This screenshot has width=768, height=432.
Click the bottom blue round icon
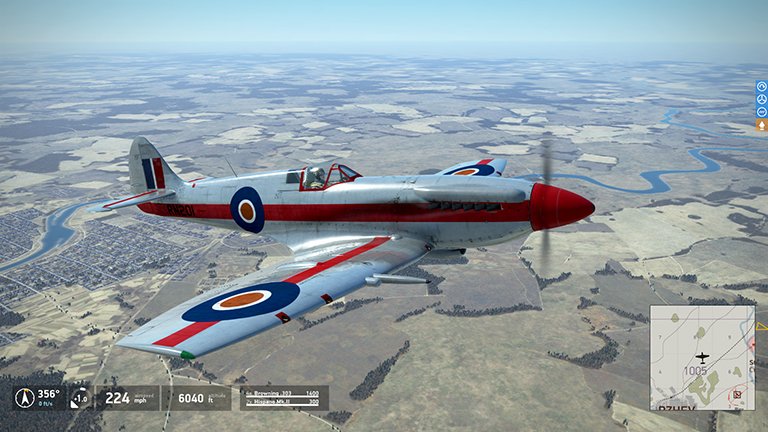(761, 112)
